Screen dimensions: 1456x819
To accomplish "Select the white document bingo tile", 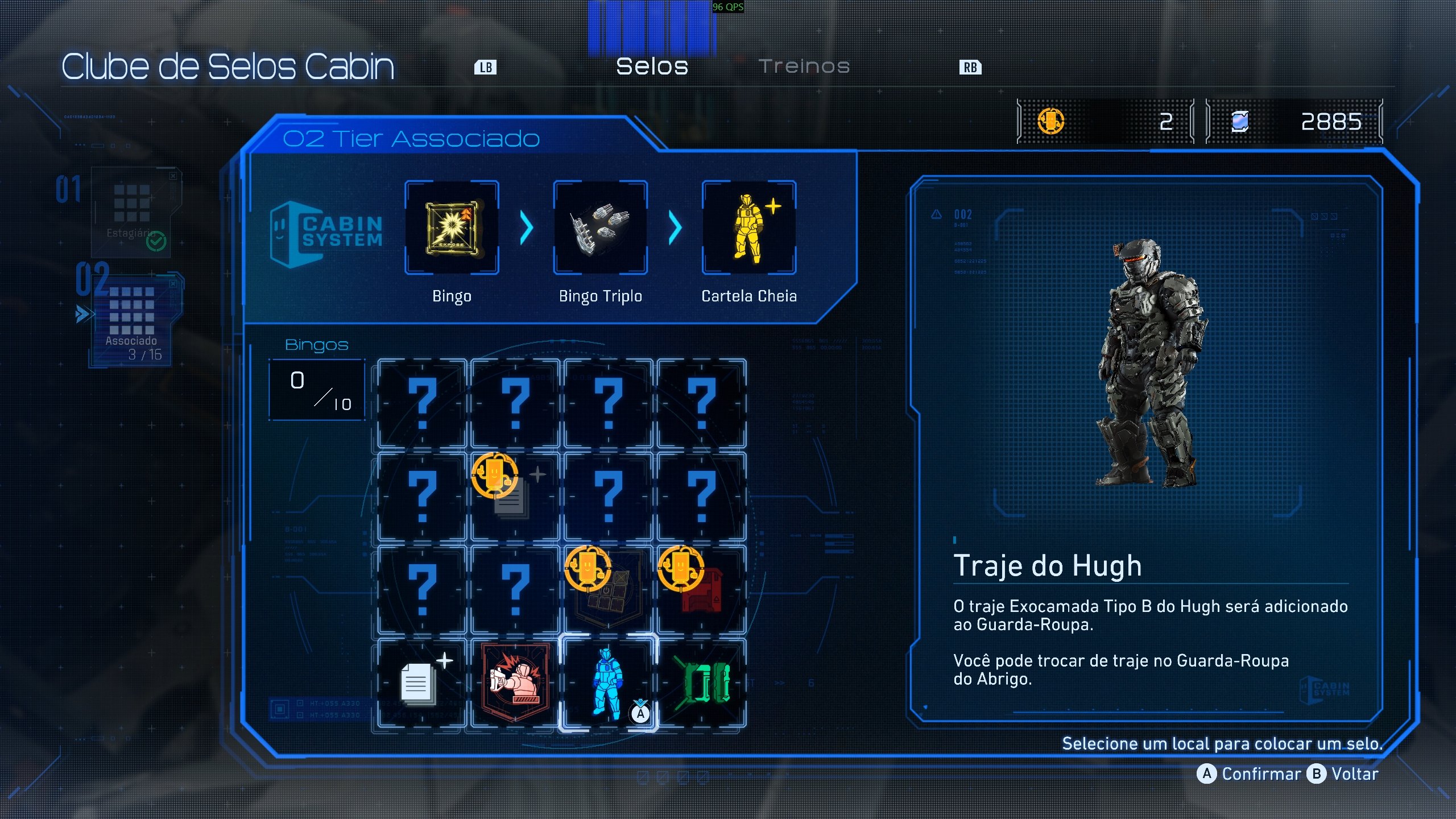I will pyautogui.click(x=421, y=682).
